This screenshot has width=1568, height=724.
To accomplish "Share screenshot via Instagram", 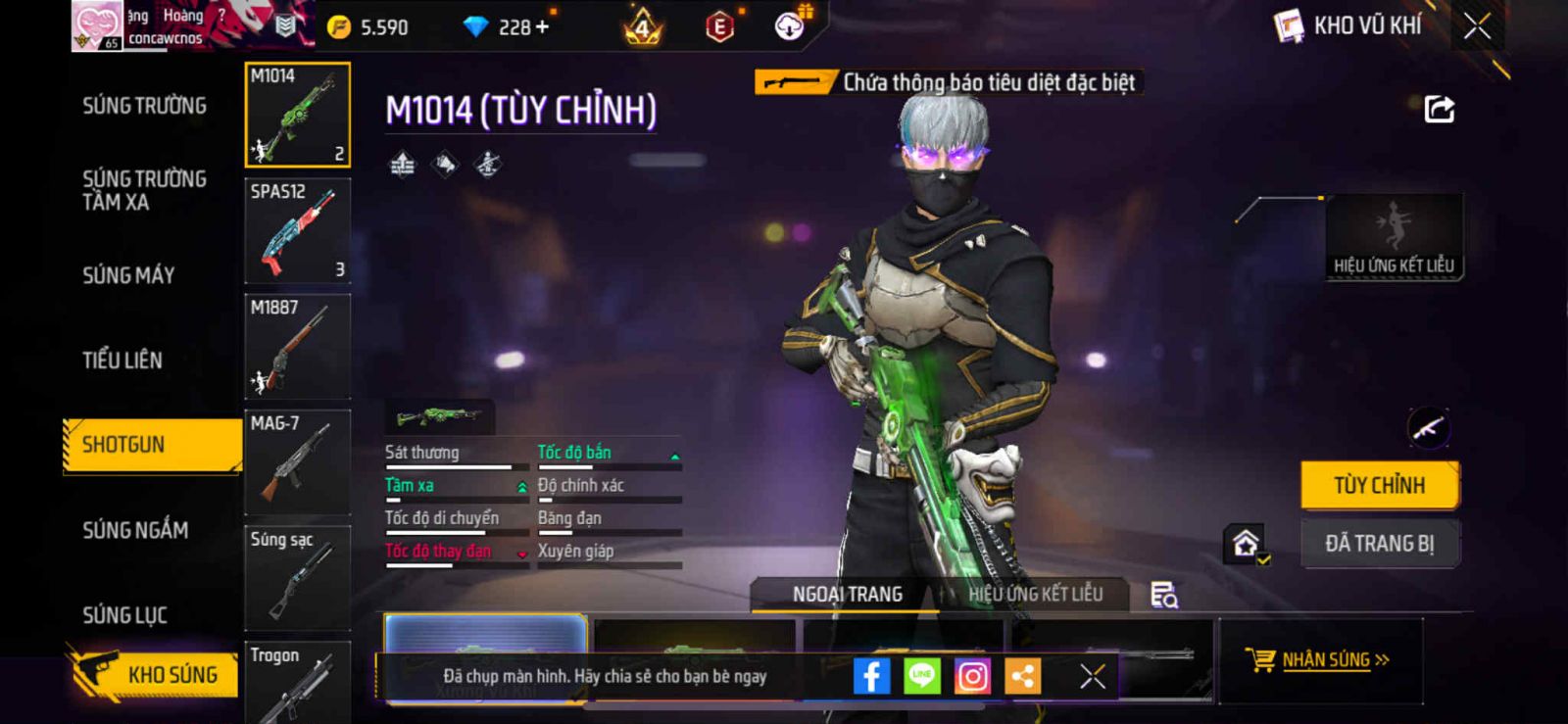I will 972,676.
